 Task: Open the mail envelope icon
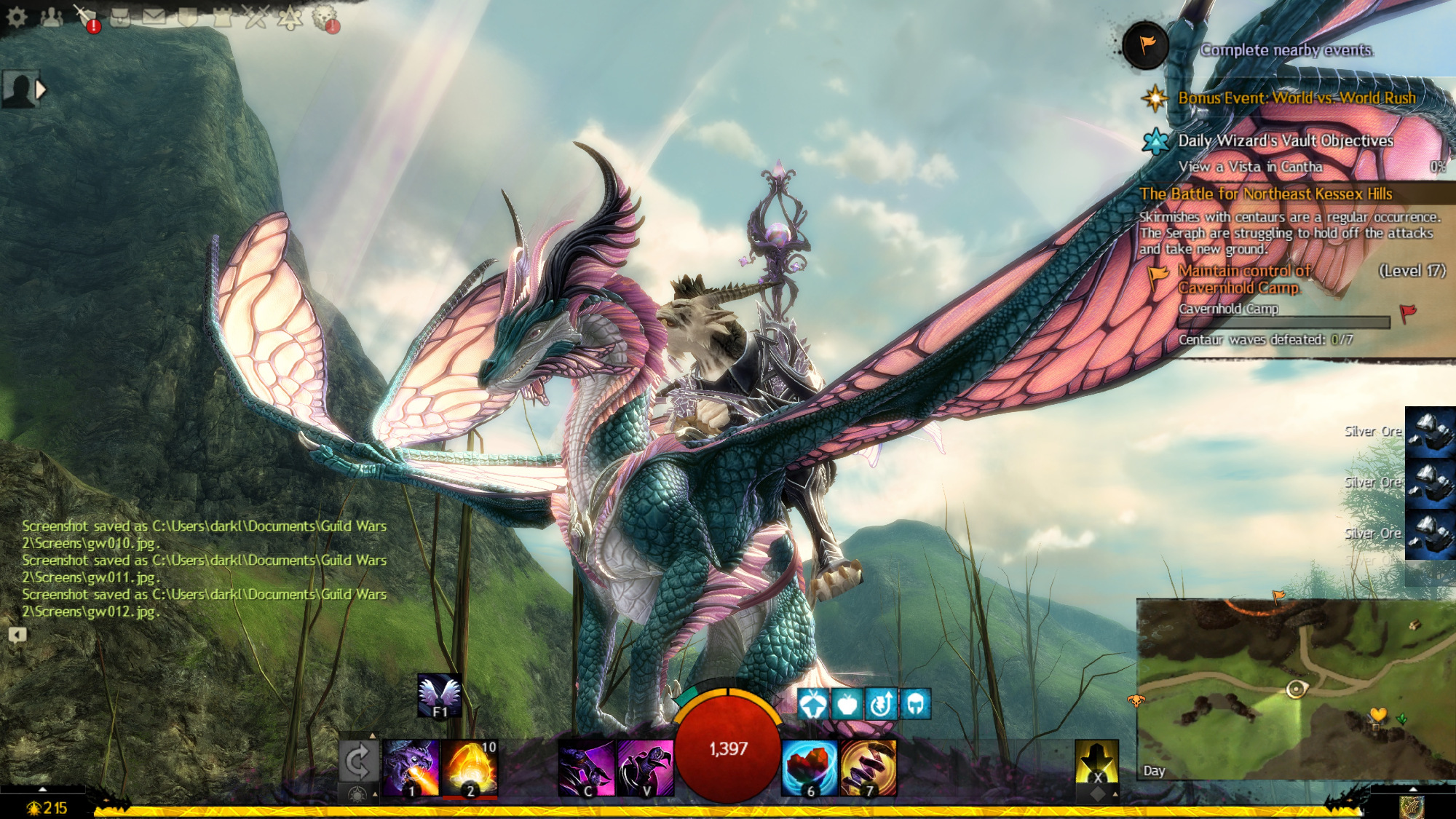pyautogui.click(x=154, y=17)
